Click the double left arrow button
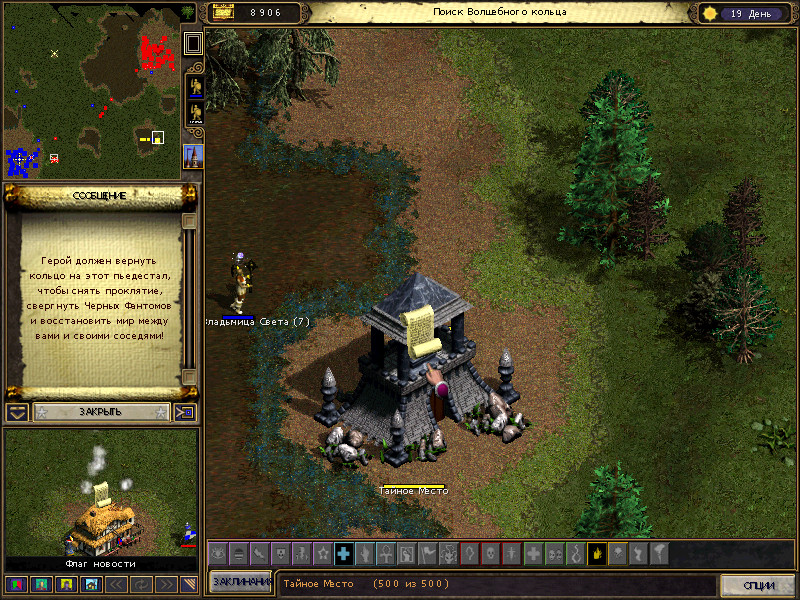Image resolution: width=800 pixels, height=600 pixels. (x=115, y=584)
